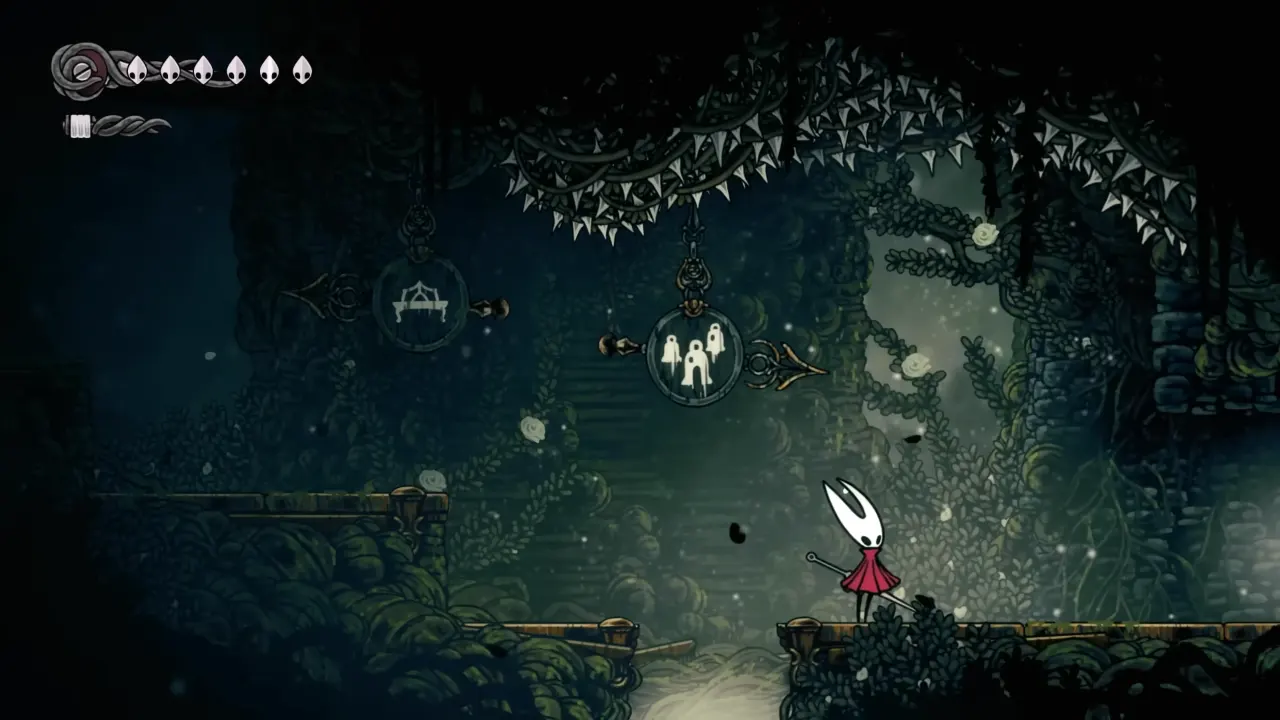Click the ghost figures sign medallion
The image size is (1280, 720).
click(x=695, y=358)
